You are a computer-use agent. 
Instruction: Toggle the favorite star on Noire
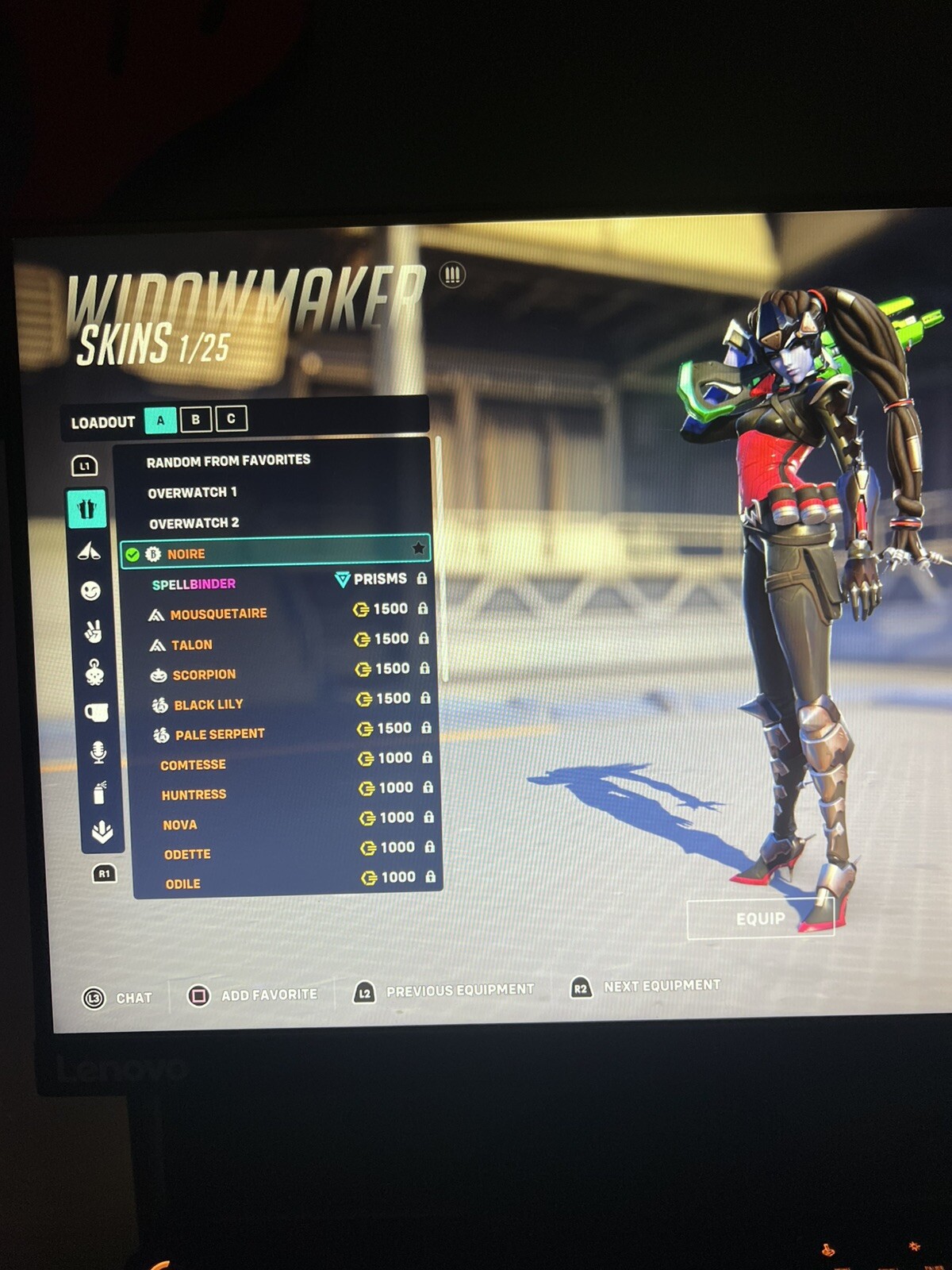418,548
